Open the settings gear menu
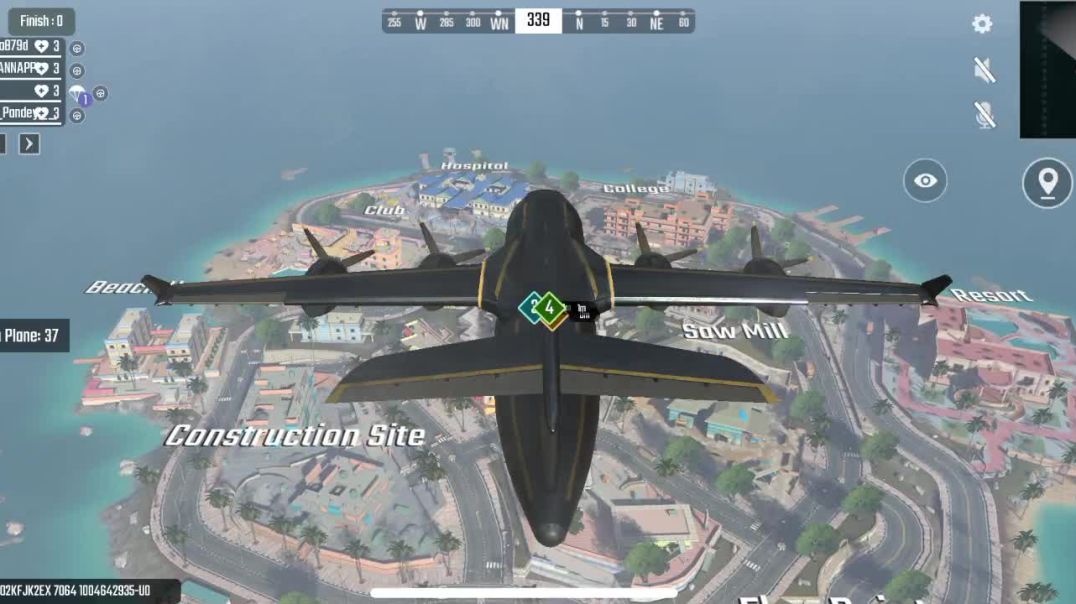This screenshot has width=1076, height=604. tap(982, 24)
